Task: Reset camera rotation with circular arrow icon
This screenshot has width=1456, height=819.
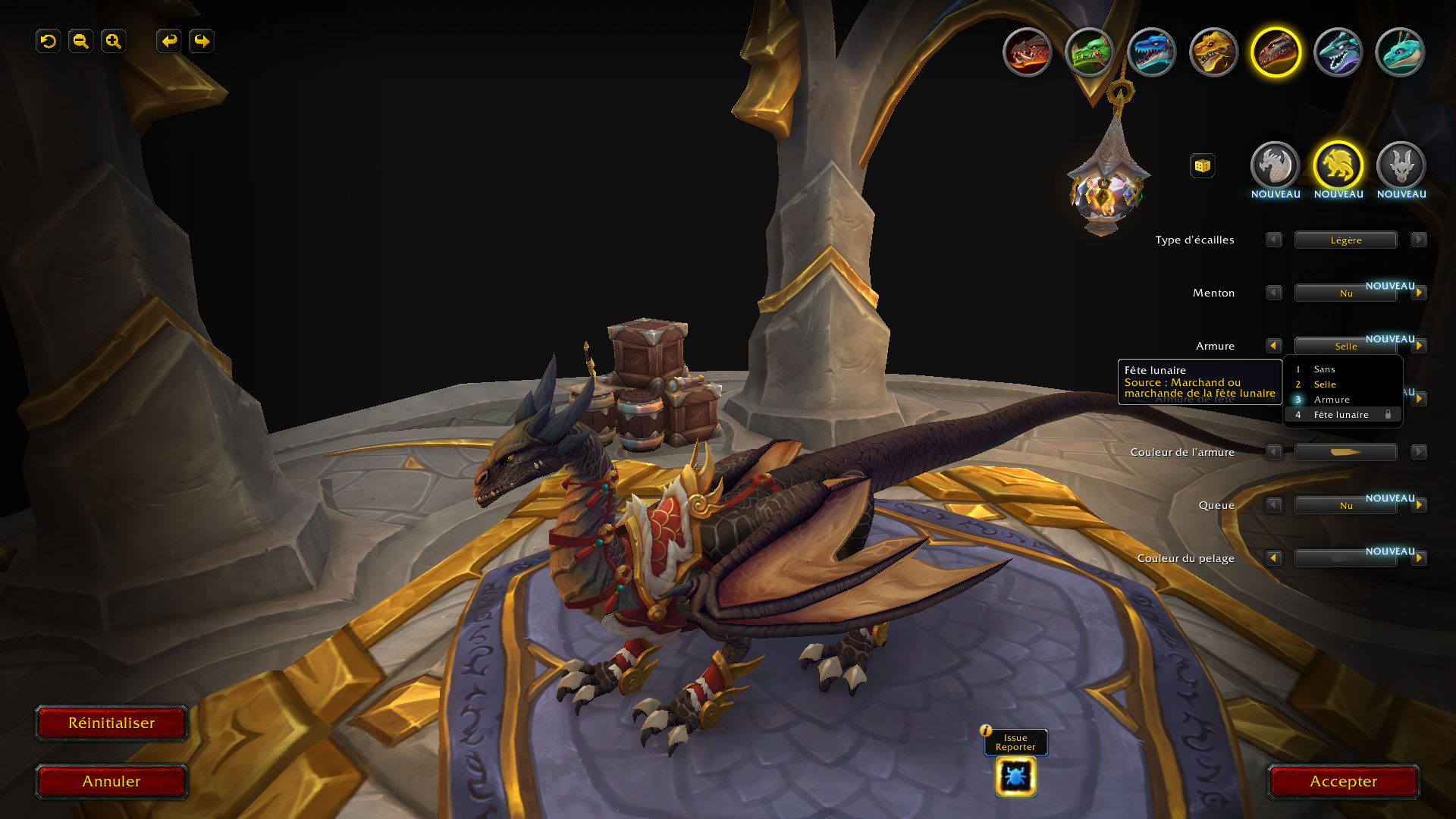Action: coord(49,41)
